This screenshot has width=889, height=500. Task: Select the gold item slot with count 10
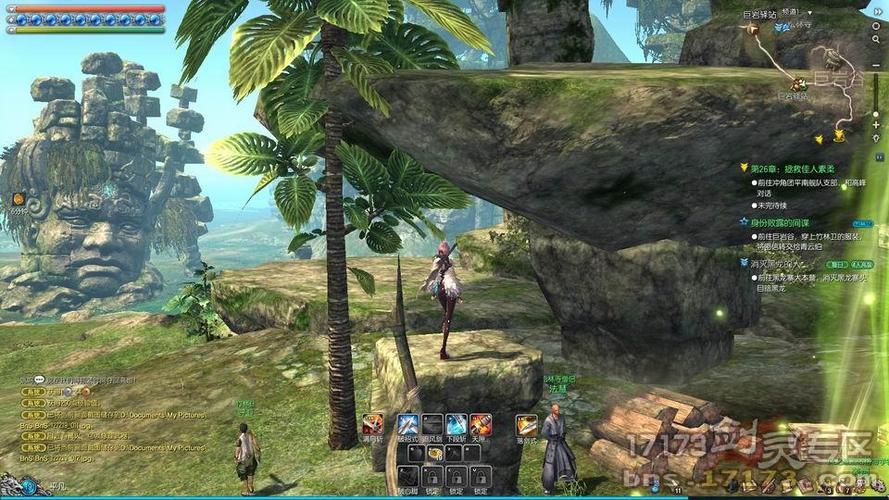click(434, 452)
